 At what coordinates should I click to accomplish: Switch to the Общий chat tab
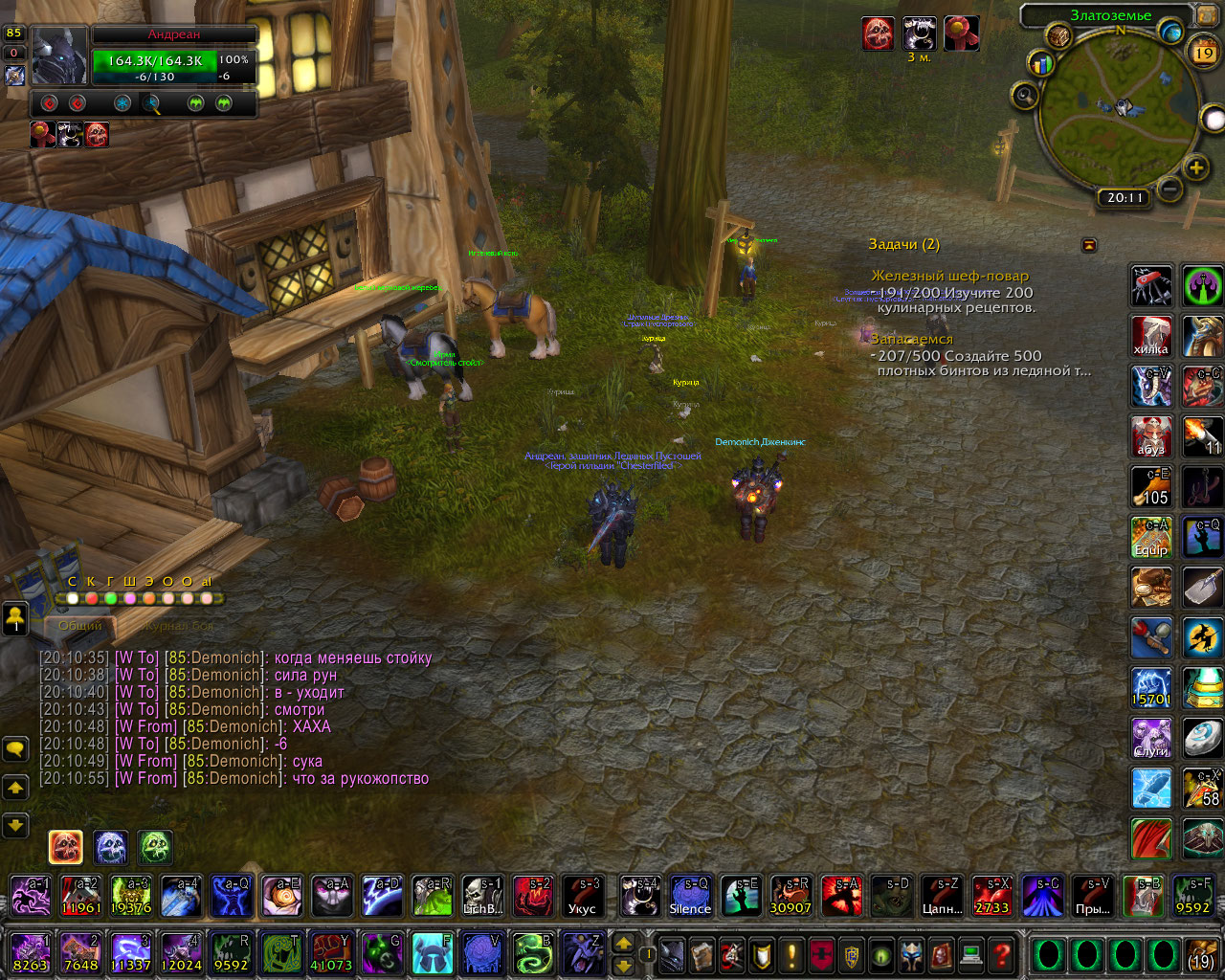(x=80, y=626)
